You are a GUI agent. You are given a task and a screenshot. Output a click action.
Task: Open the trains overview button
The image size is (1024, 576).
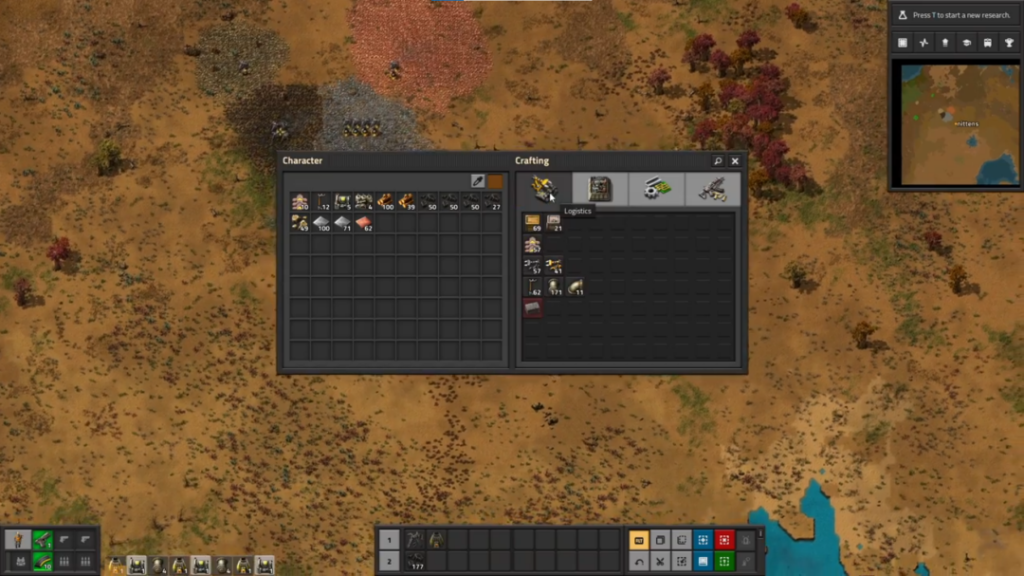tap(988, 43)
